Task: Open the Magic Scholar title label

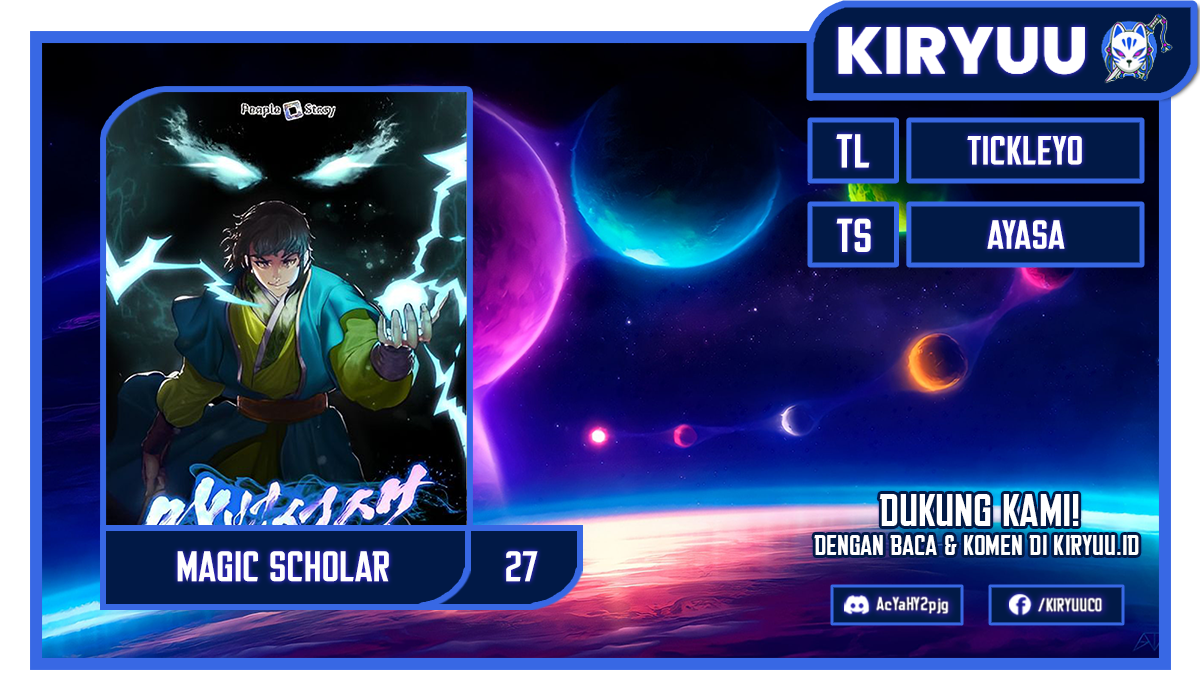Action: [x=283, y=567]
